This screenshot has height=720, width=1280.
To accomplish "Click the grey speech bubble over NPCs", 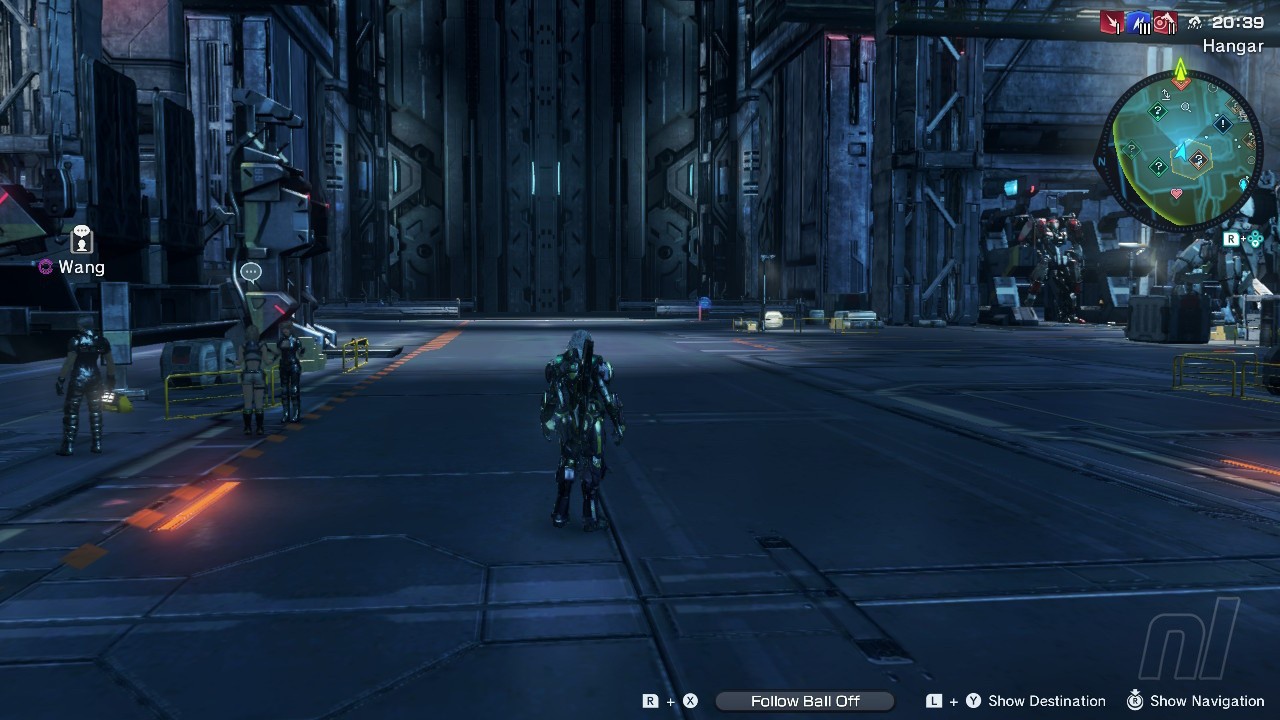I will [251, 272].
